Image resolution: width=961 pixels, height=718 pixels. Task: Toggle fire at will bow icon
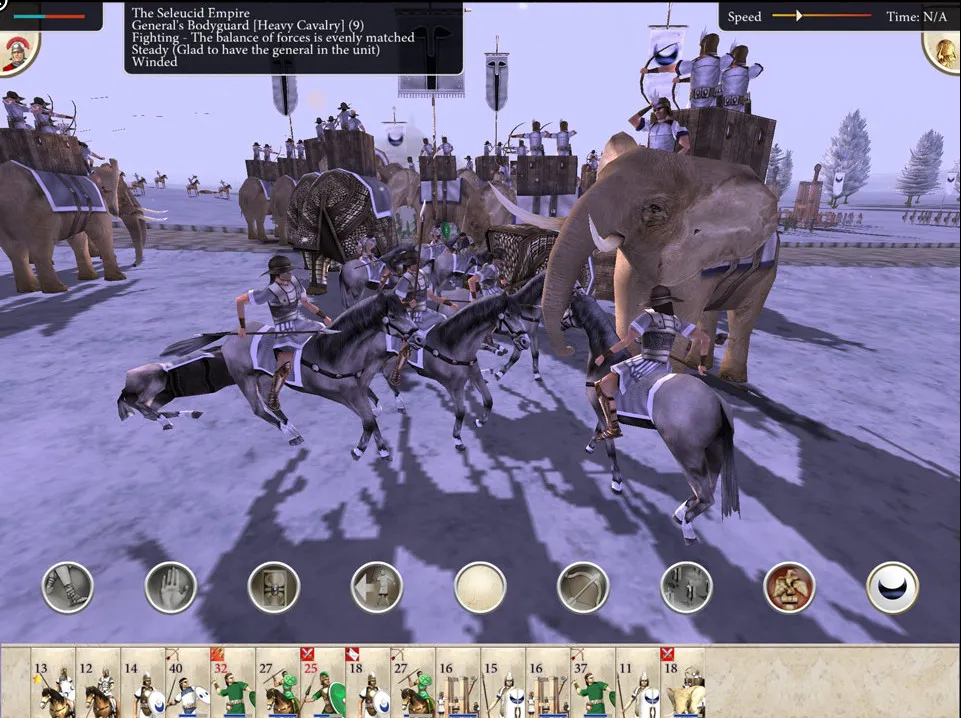(583, 587)
